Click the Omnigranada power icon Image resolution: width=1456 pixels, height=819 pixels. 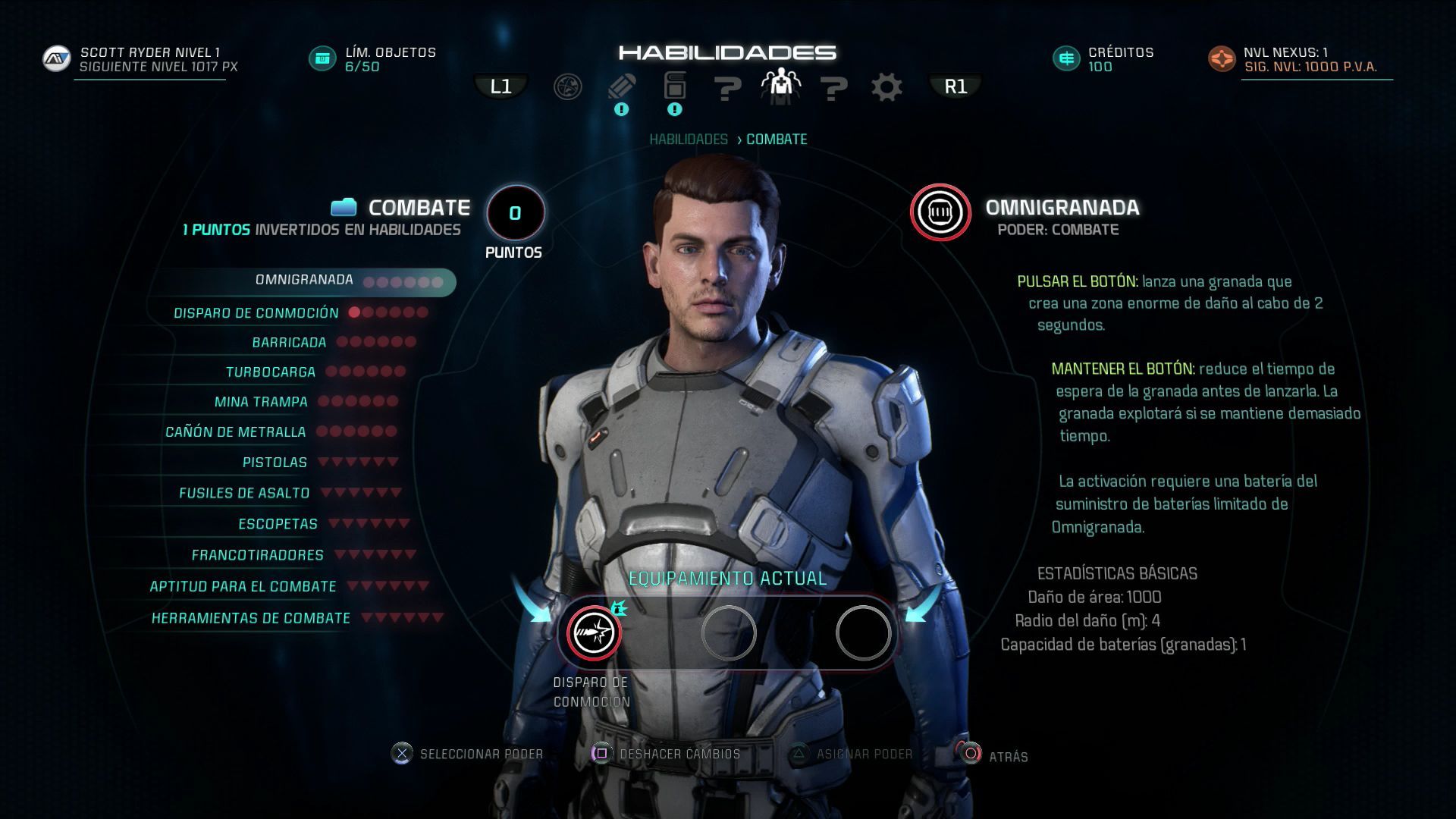point(940,212)
